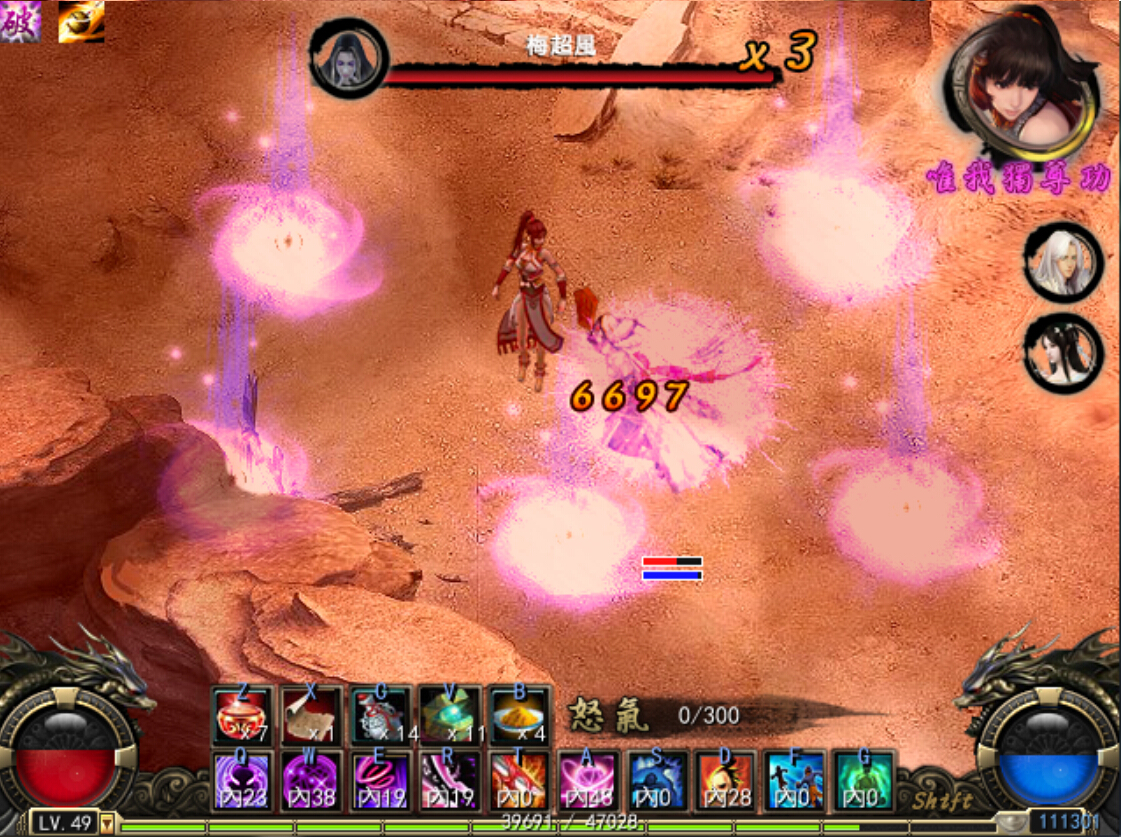Select the white porcelain bottle in slot C

[x=380, y=716]
